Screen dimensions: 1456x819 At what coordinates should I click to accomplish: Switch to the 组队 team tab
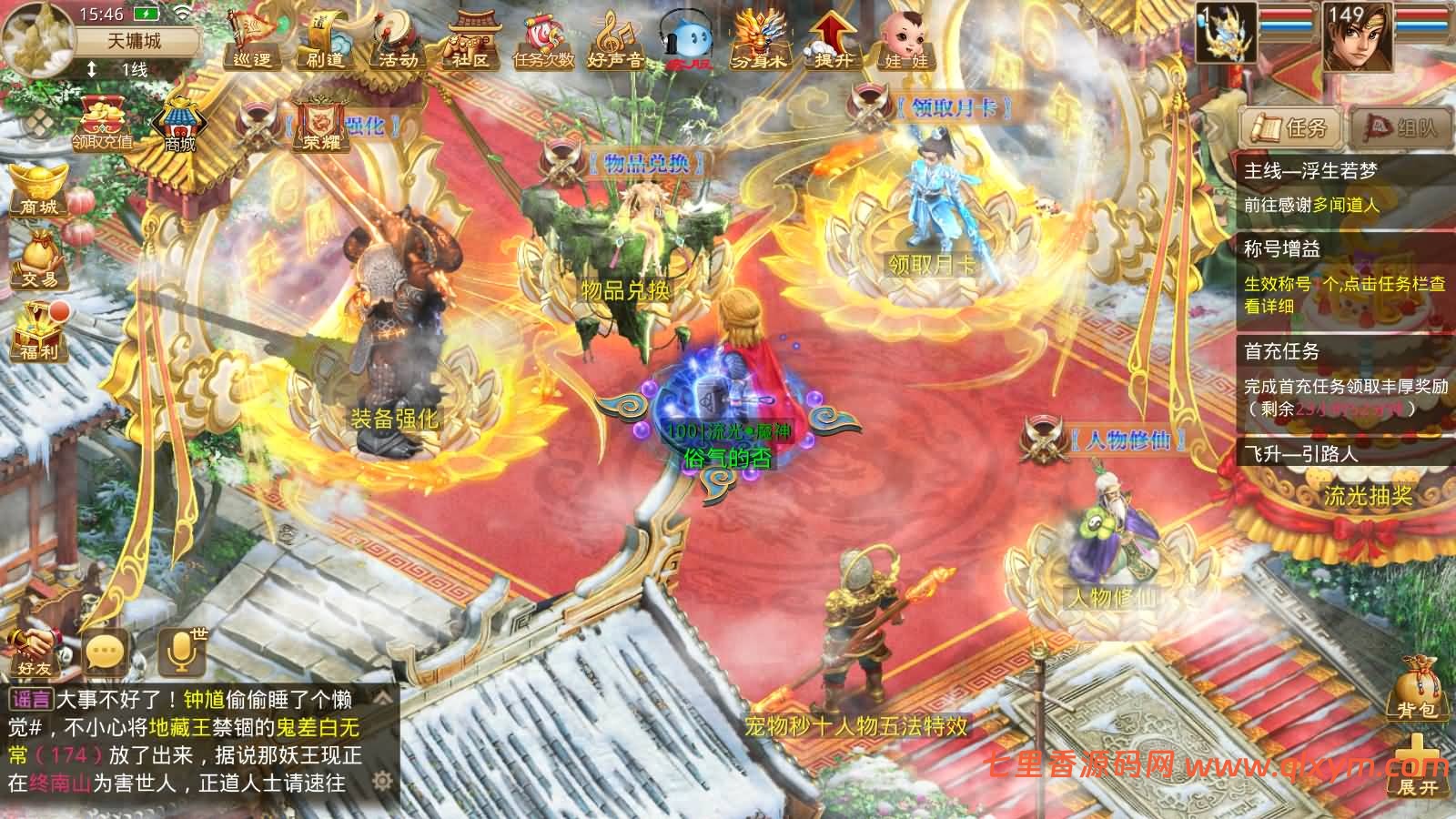(x=1400, y=127)
